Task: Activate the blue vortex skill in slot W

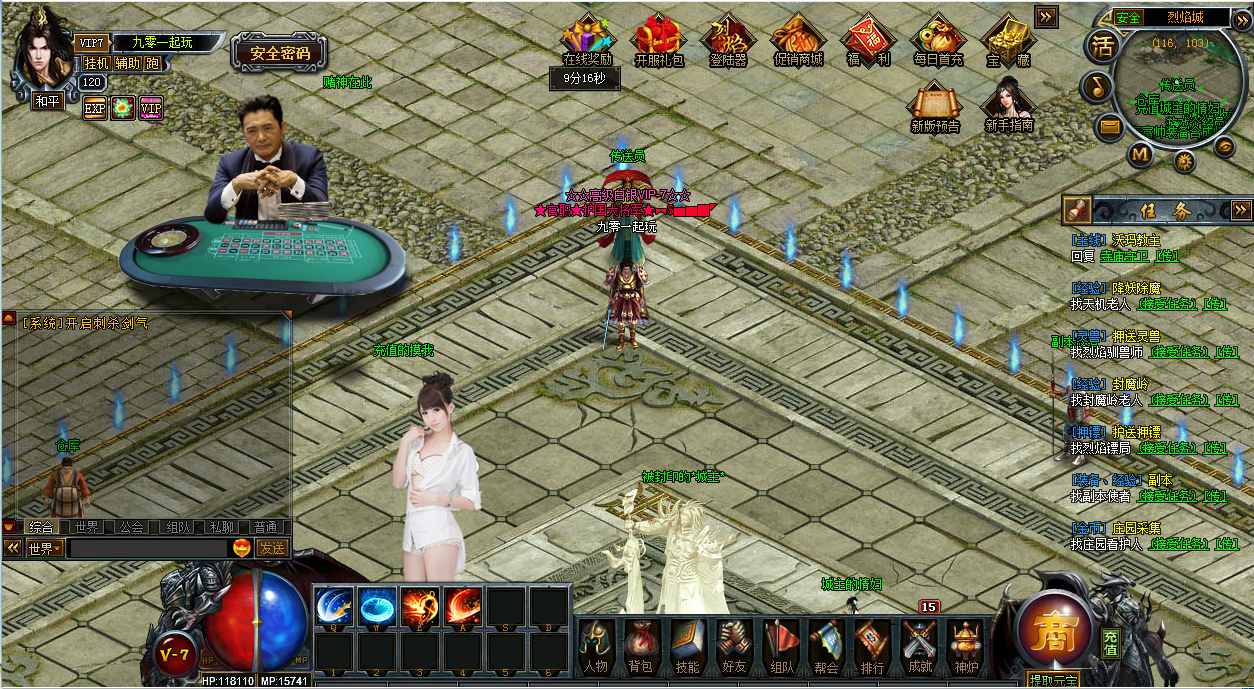Action: 377,607
